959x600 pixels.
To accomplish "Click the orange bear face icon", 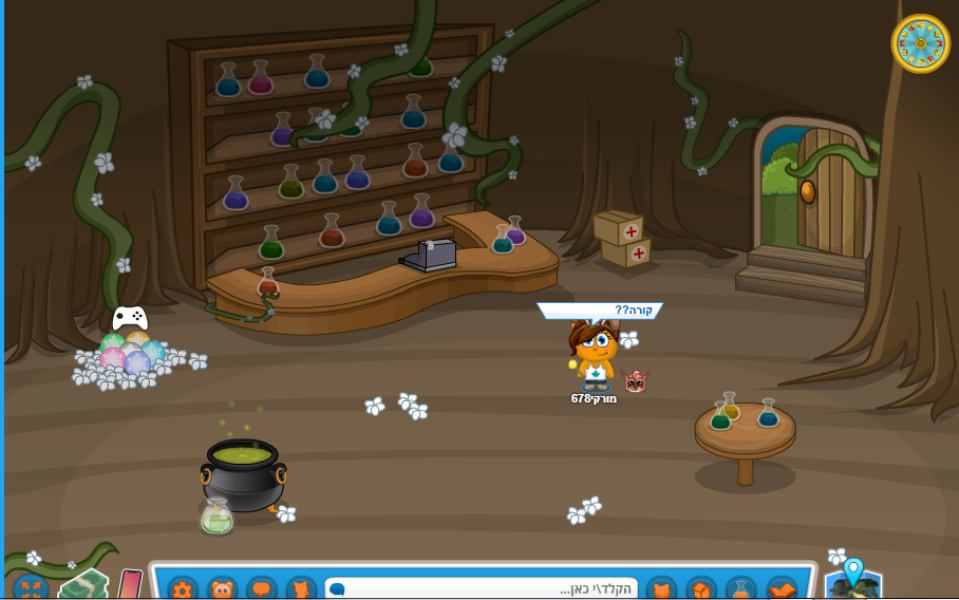I will point(222,589).
